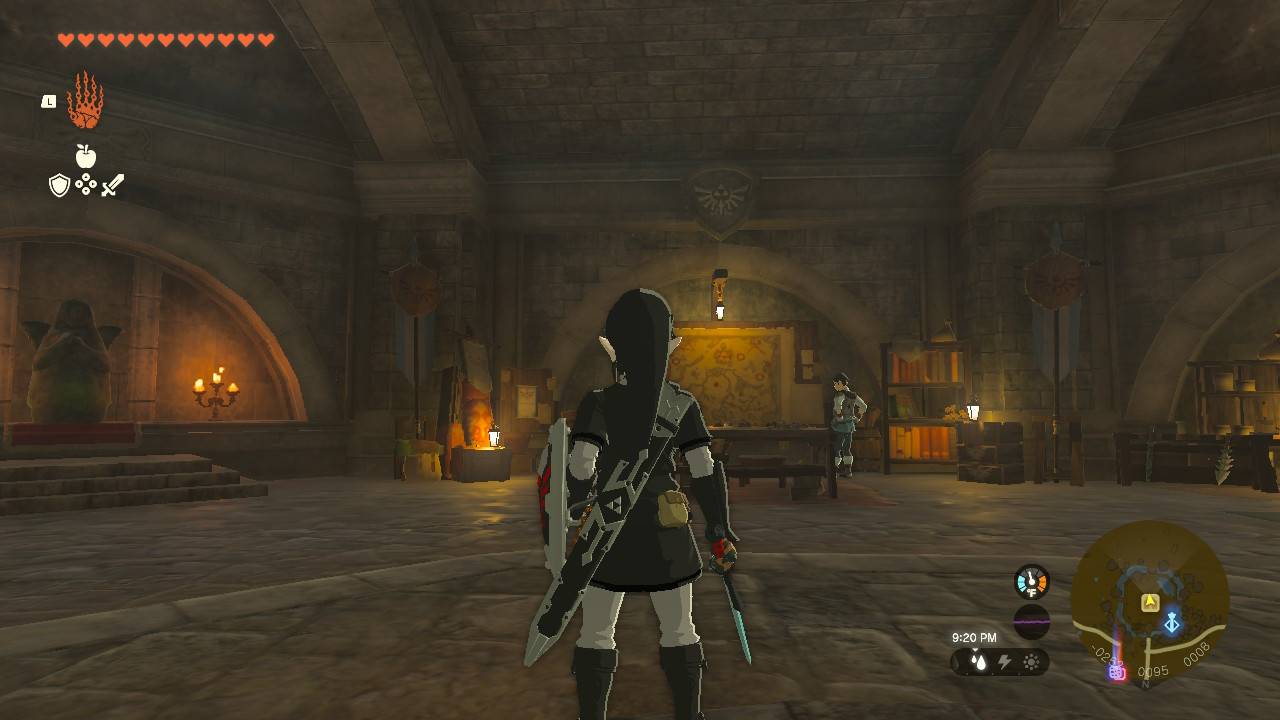The height and width of the screenshot is (720, 1280).
Task: Select the flame hand ability icon
Action: click(85, 102)
